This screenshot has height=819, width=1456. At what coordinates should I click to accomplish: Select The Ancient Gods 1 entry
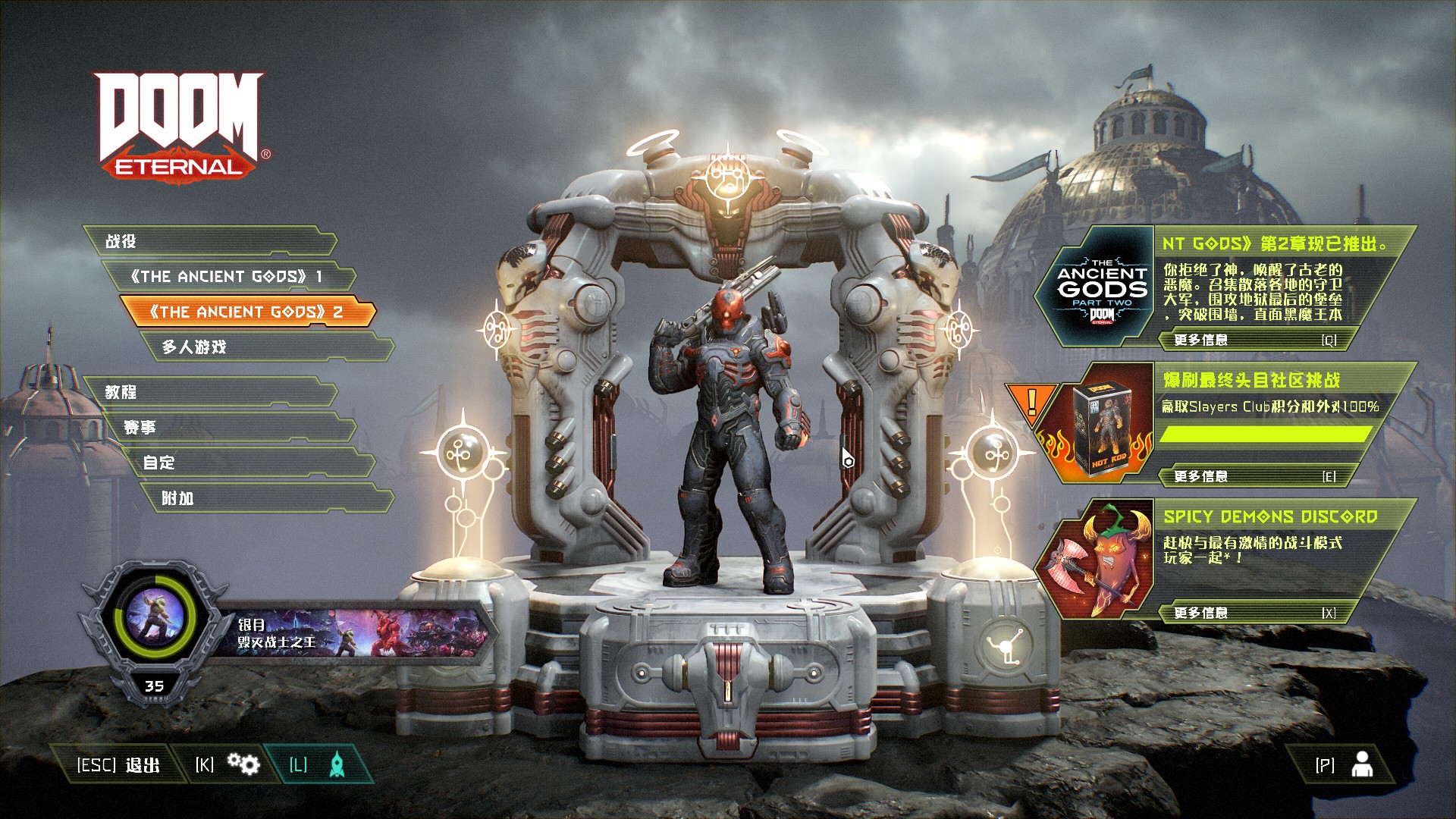click(x=227, y=277)
